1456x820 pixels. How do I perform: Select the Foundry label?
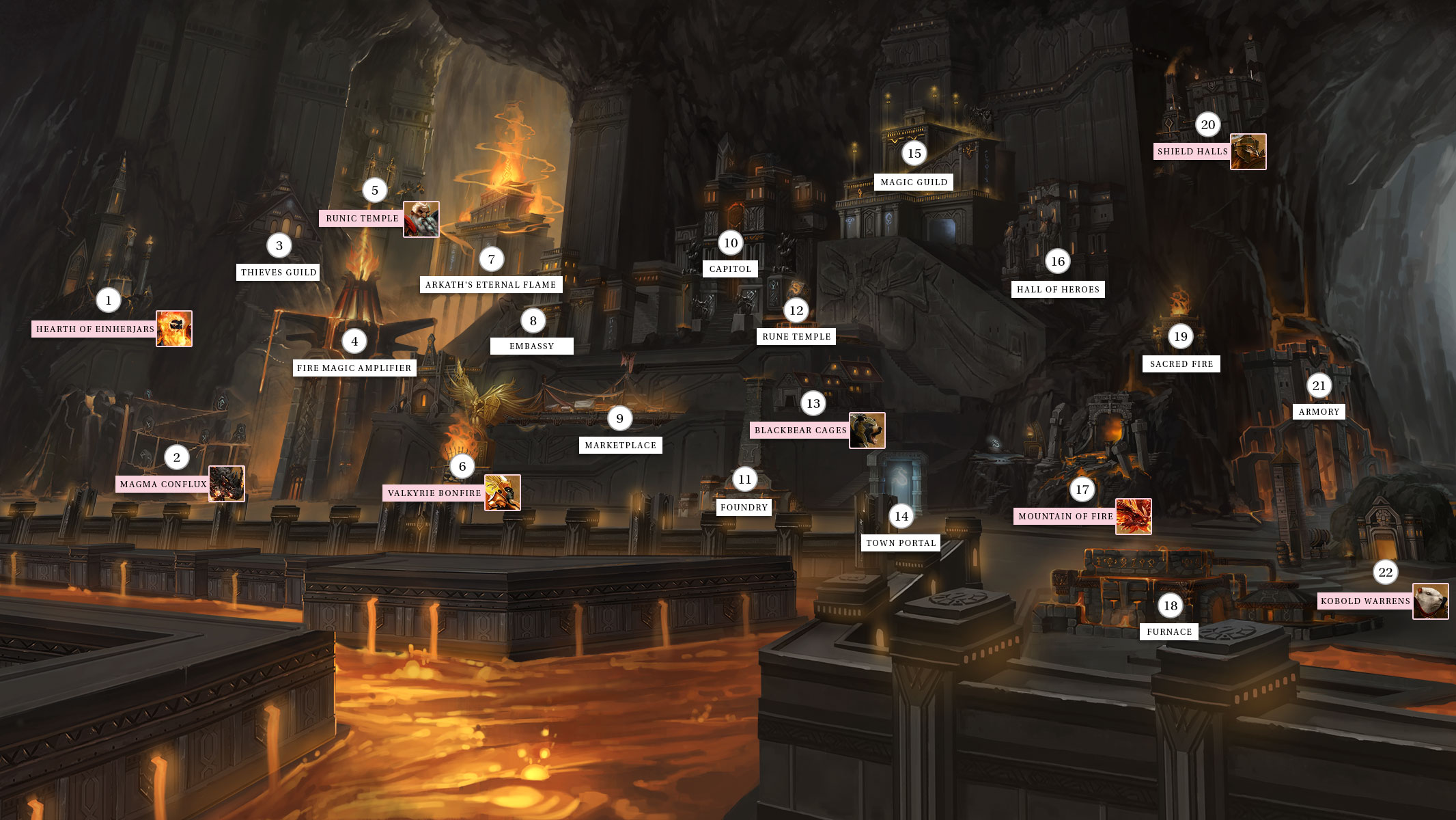point(744,508)
